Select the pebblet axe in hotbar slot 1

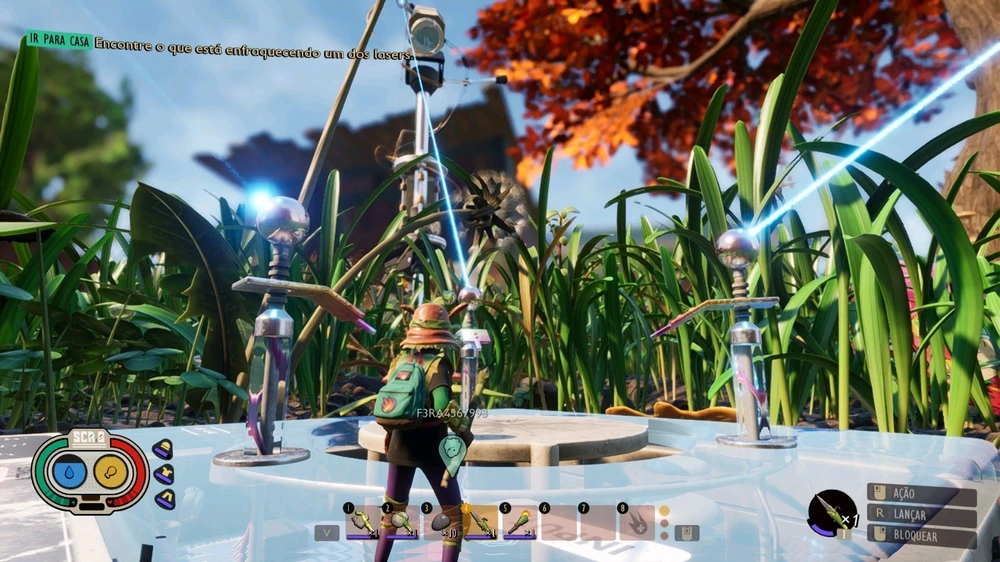[x=361, y=523]
